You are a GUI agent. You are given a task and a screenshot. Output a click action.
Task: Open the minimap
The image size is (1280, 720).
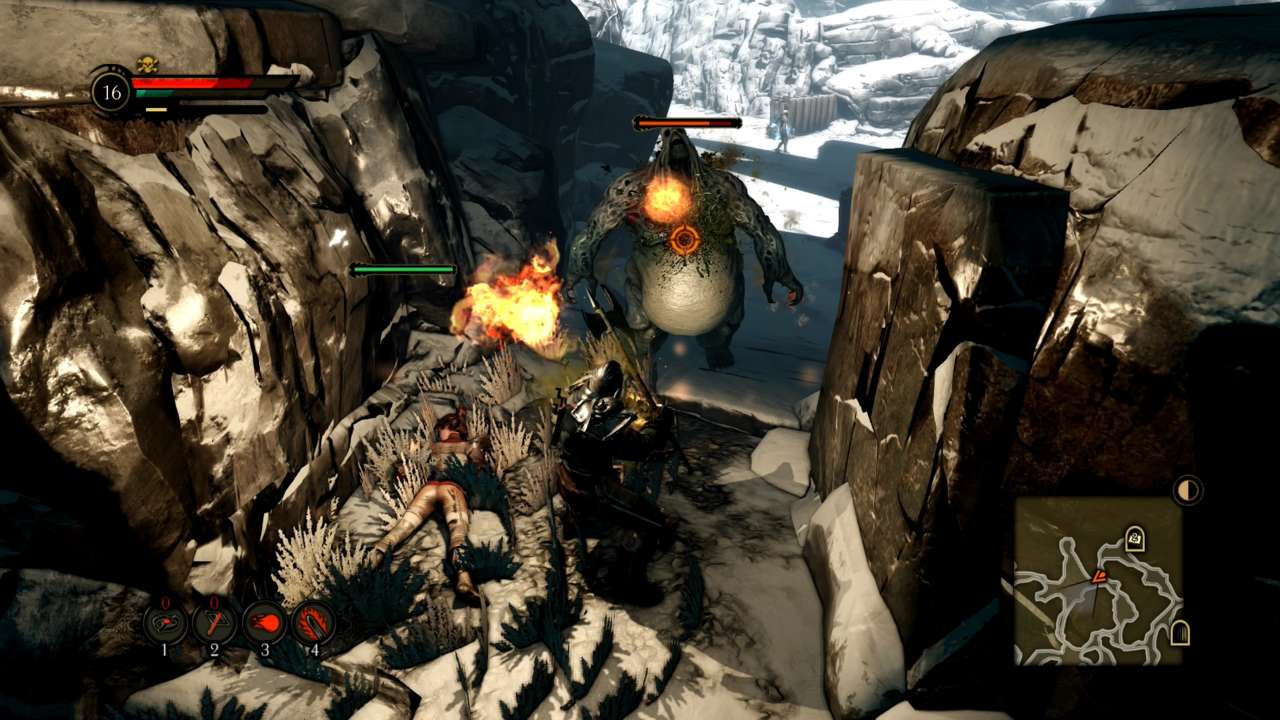click(1098, 581)
